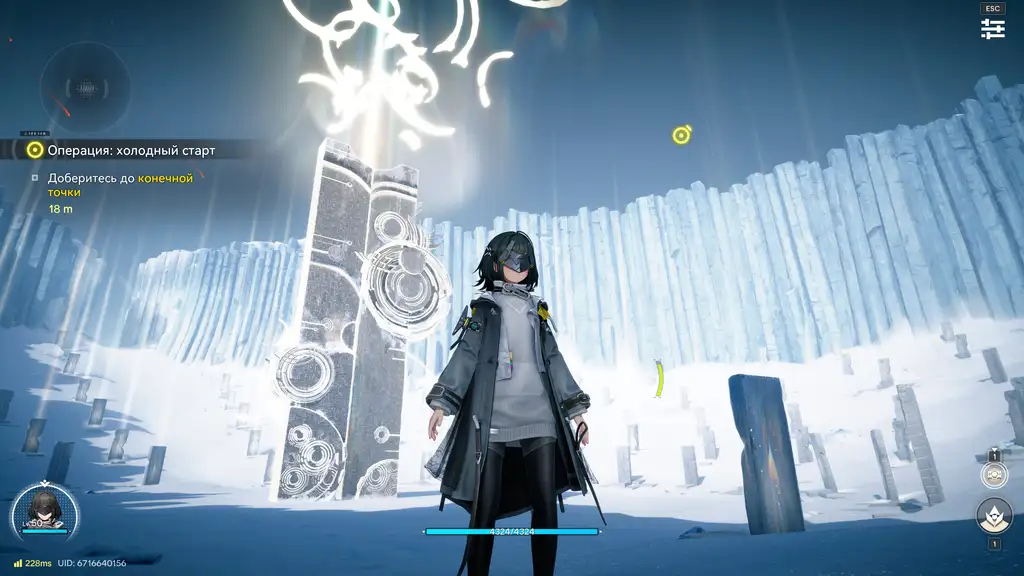Image resolution: width=1024 pixels, height=576 pixels.
Task: Open the settings menu with the sliders icon
Action: tap(992, 29)
